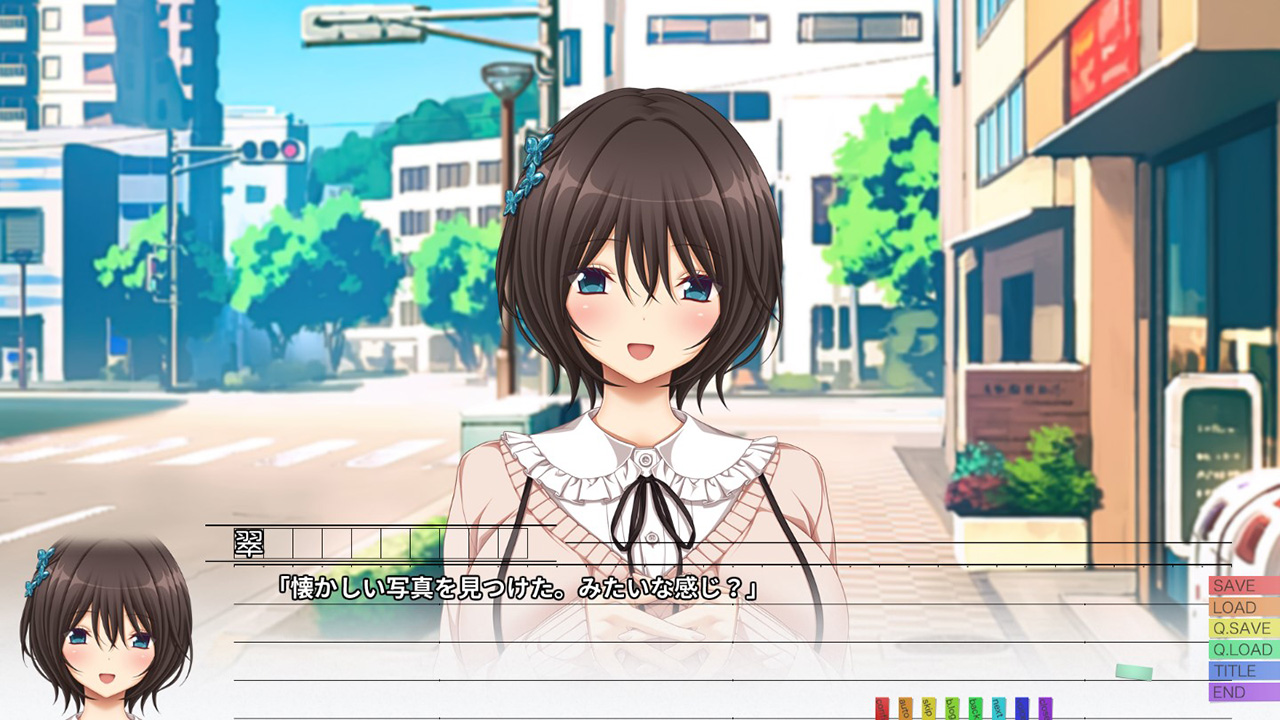The width and height of the screenshot is (1280, 720).
Task: Toggle auto mode with the orange tab
Action: tap(905, 709)
